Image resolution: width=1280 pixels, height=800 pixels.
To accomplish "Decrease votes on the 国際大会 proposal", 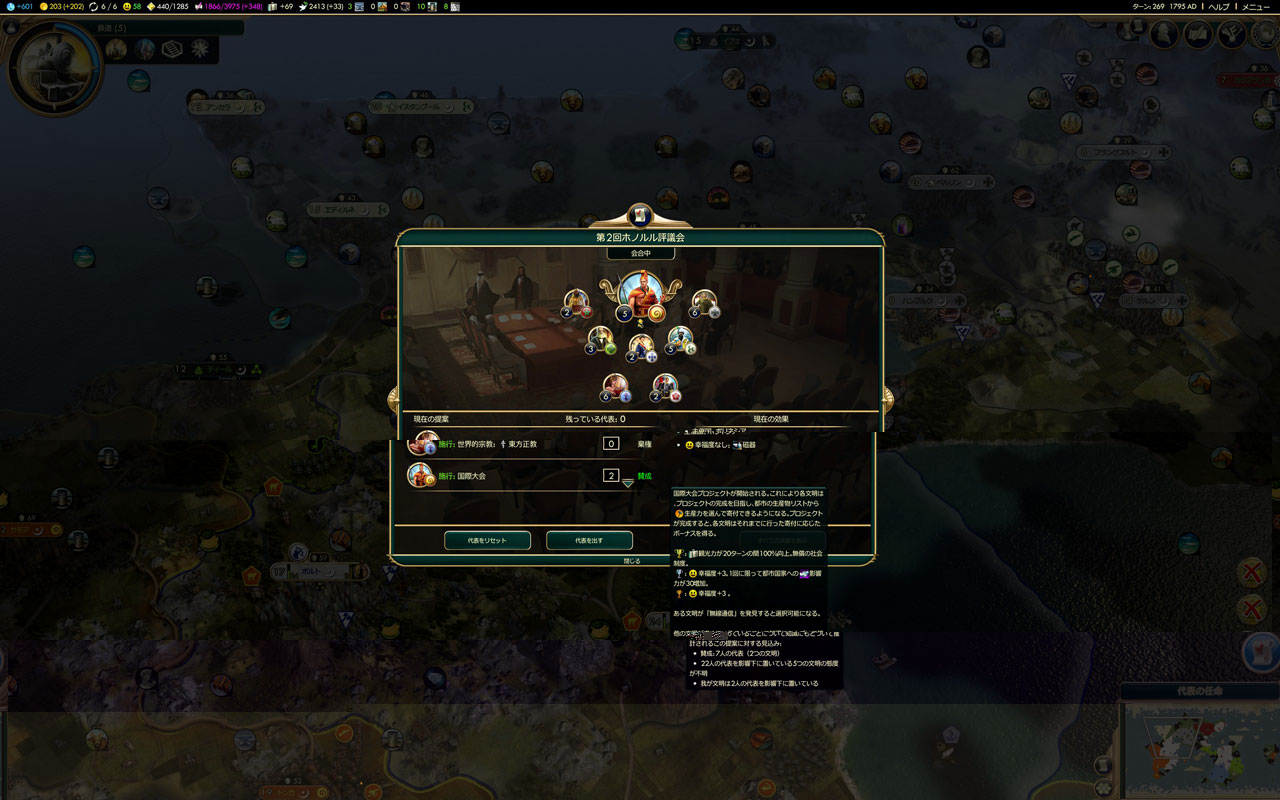I will (x=628, y=483).
